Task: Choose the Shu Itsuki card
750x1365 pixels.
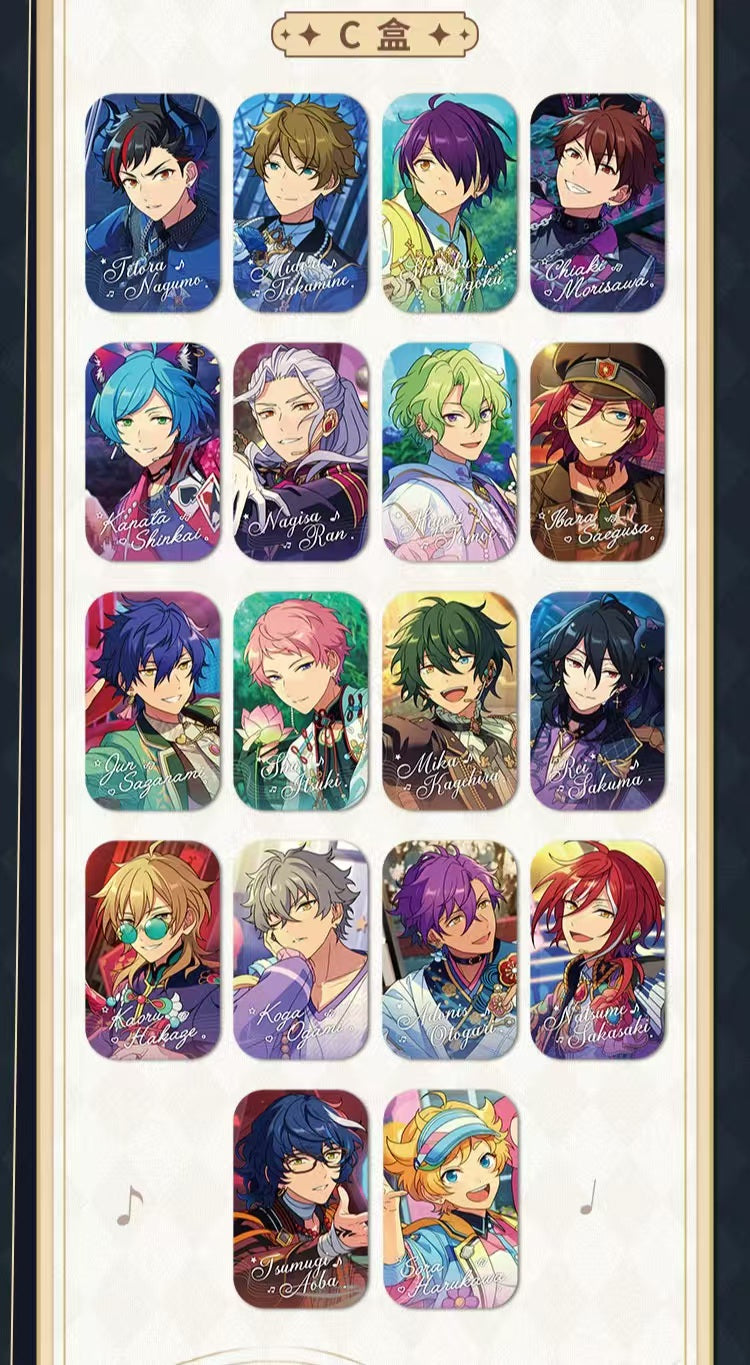Action: pyautogui.click(x=301, y=701)
